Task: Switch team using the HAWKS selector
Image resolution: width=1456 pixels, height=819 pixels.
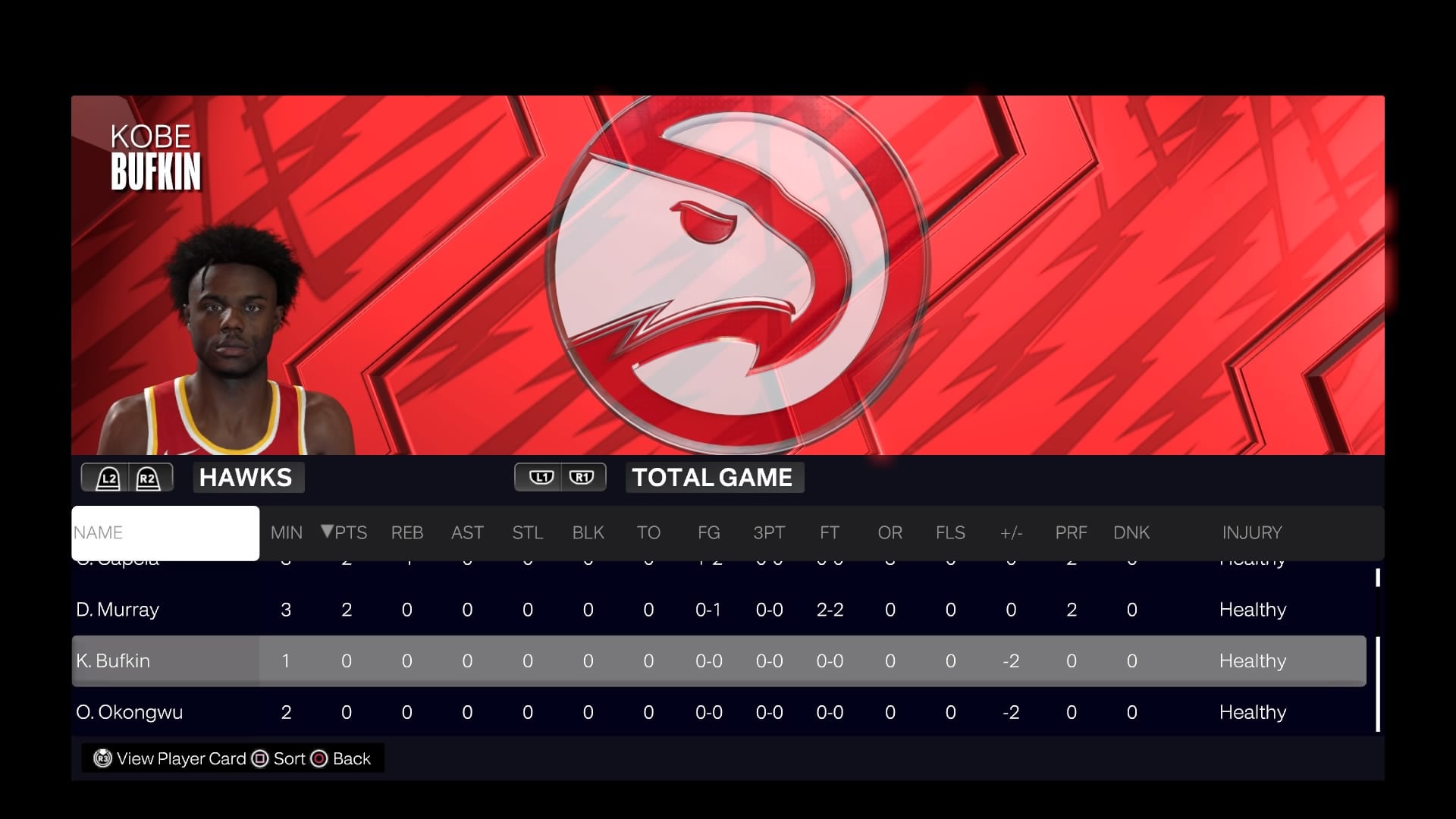Action: (x=246, y=478)
